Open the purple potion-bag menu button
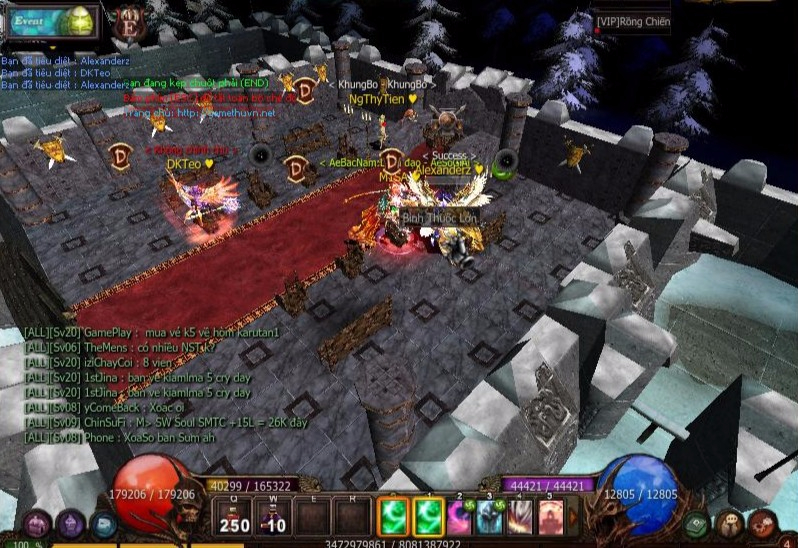 point(37,523)
